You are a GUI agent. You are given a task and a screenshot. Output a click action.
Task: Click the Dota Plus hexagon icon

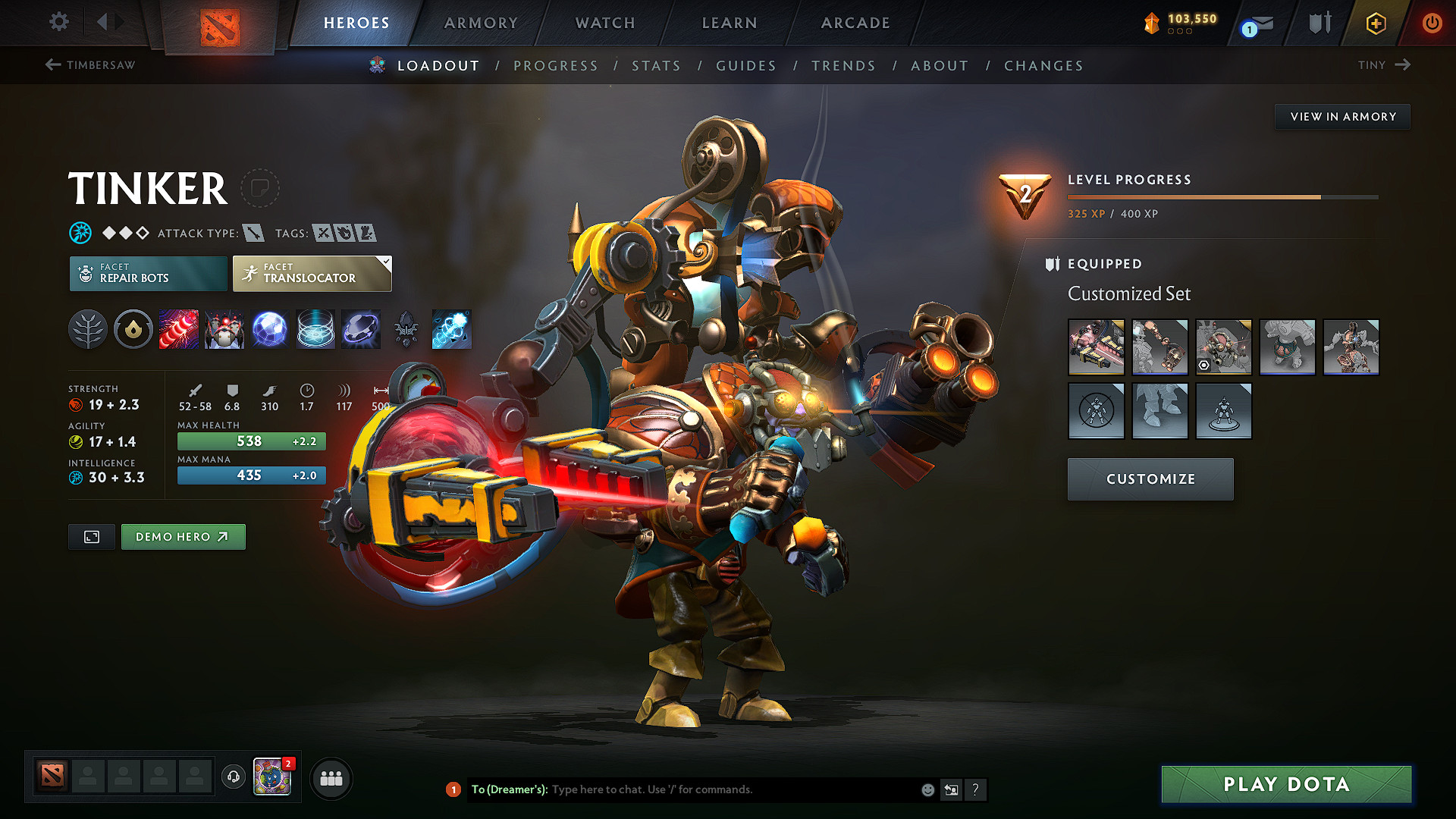1375,24
